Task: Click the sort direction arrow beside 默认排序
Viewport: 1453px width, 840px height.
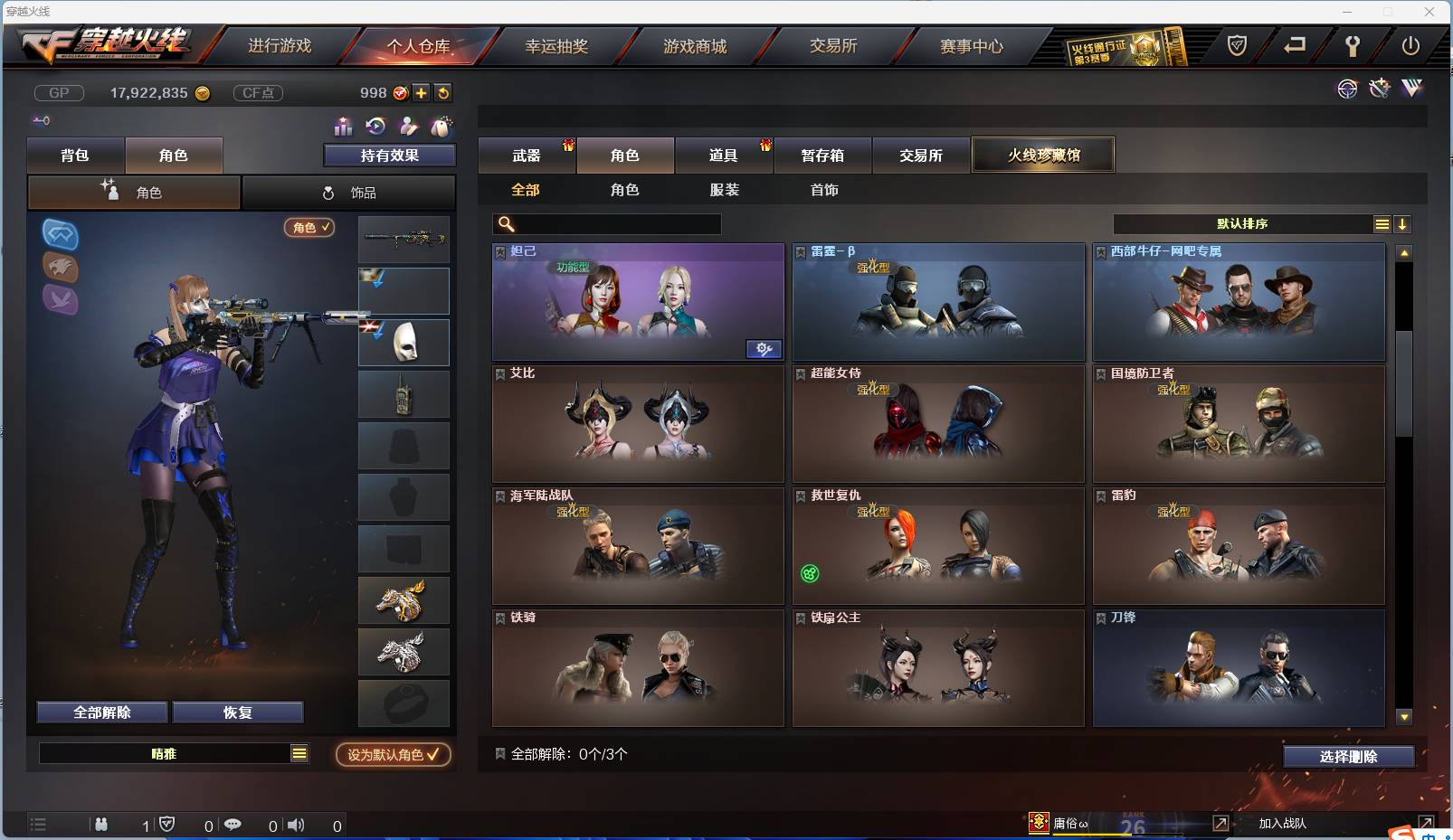Action: click(x=1403, y=223)
